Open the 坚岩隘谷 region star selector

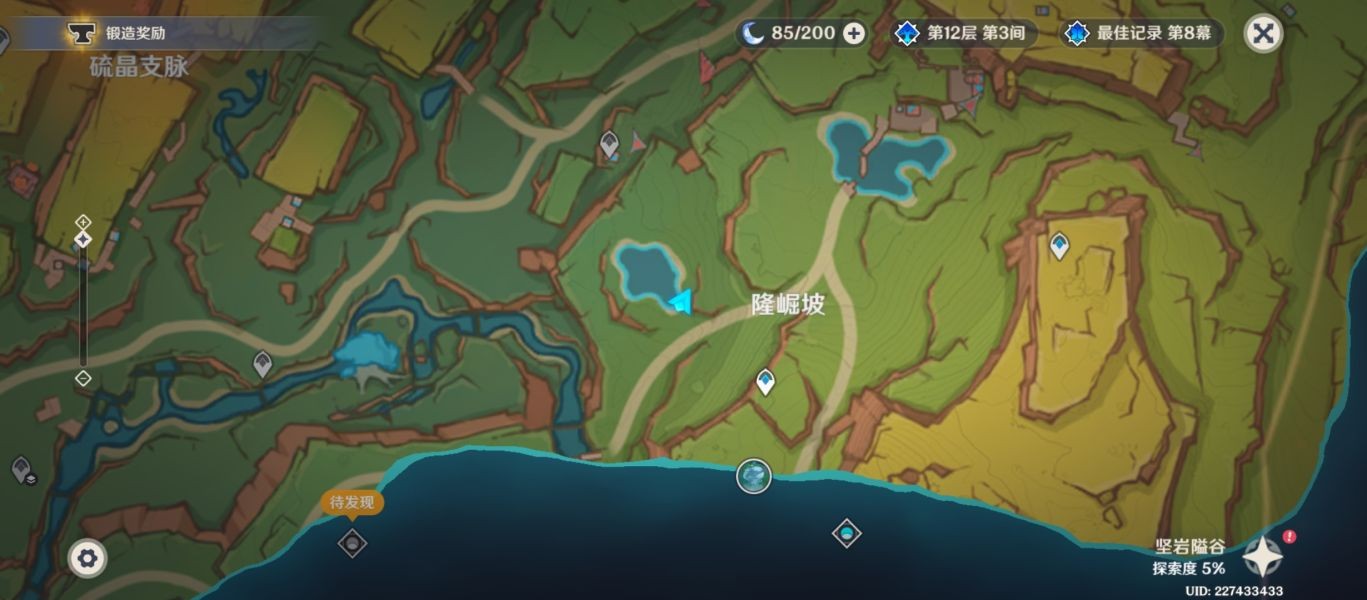click(1263, 556)
